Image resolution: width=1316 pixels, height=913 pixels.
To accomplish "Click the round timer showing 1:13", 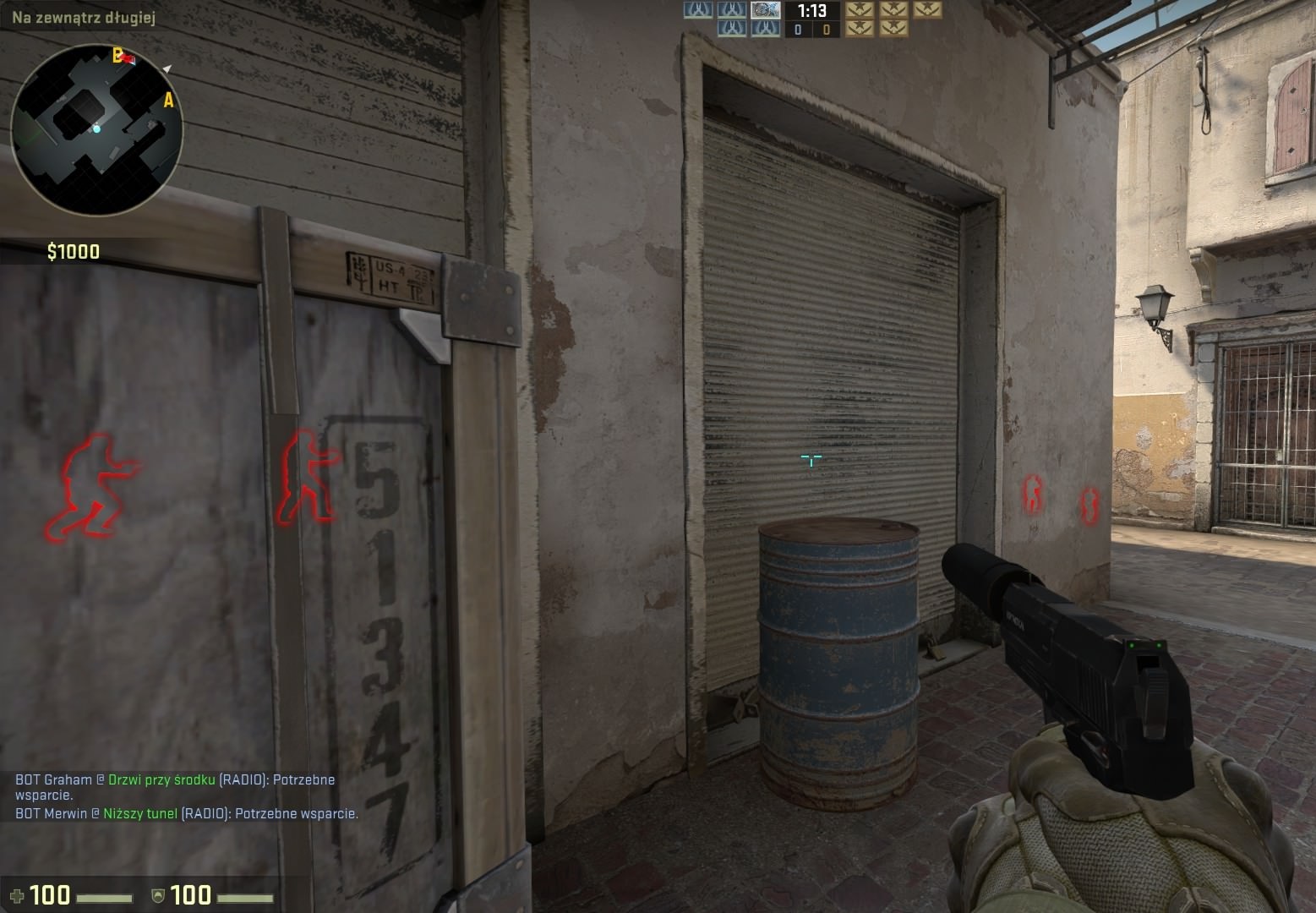I will coord(811,11).
